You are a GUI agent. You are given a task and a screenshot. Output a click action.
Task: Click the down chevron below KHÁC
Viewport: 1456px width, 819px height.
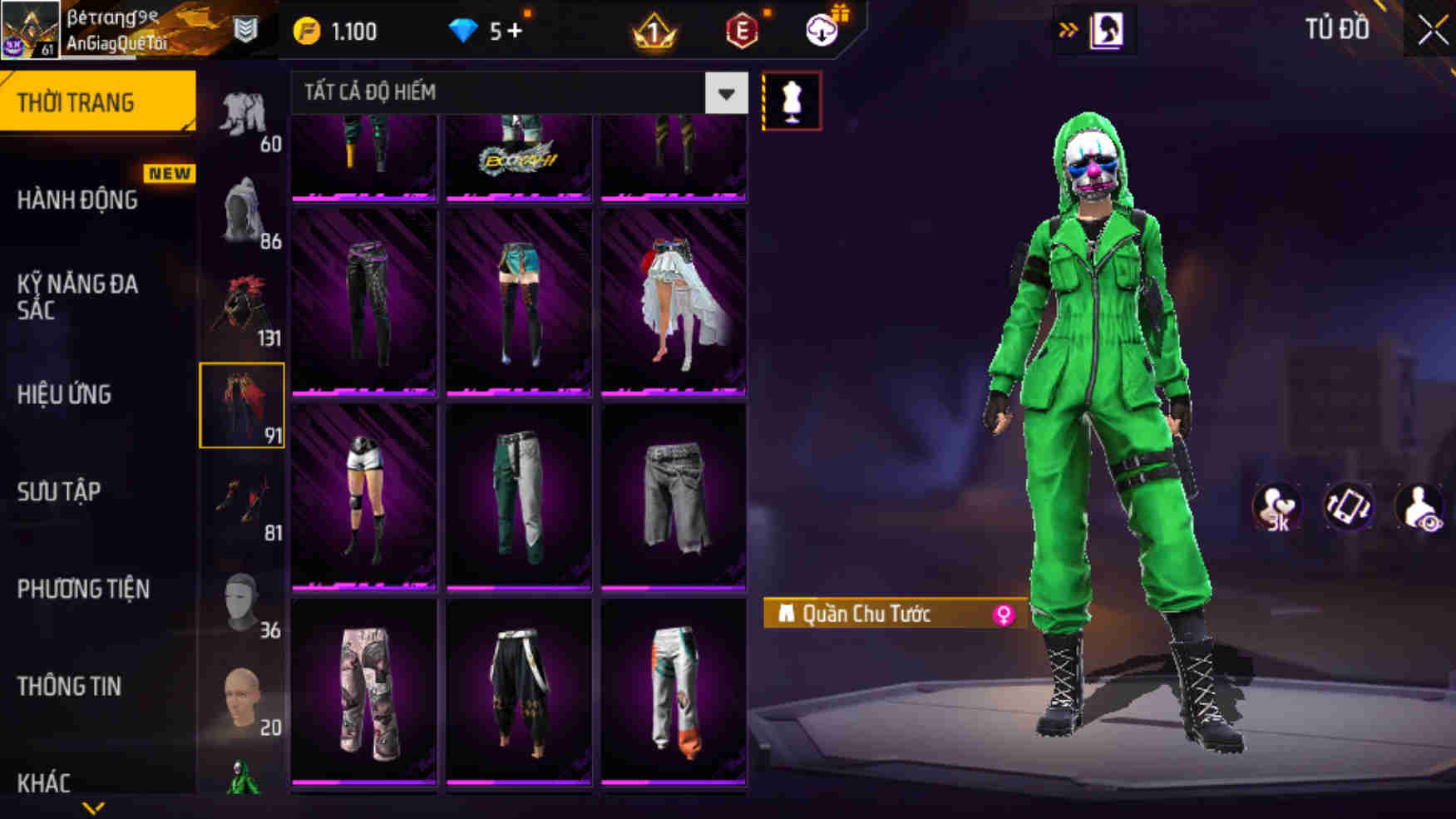pos(94,808)
